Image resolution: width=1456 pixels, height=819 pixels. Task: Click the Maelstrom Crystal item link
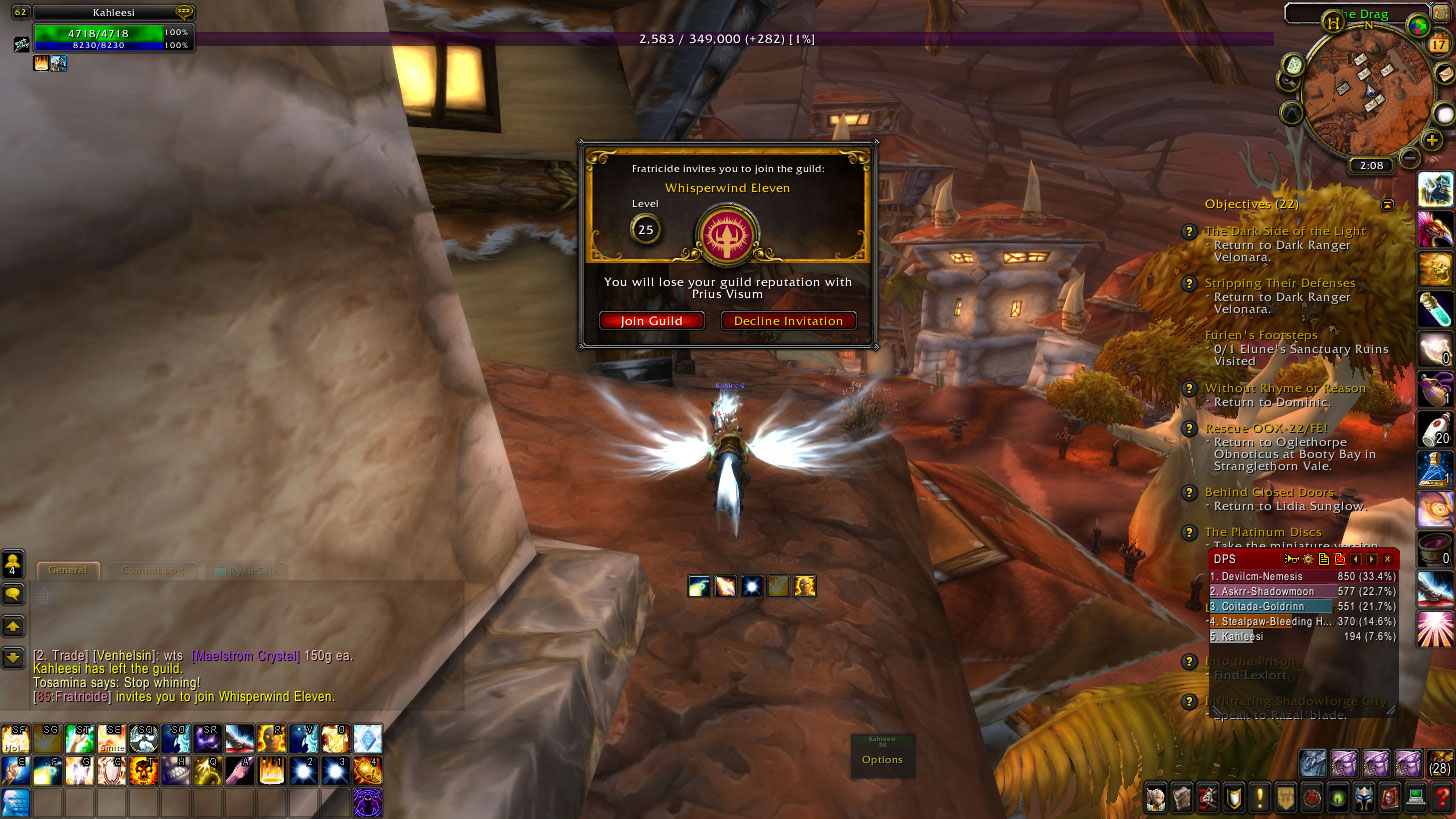[245, 656]
